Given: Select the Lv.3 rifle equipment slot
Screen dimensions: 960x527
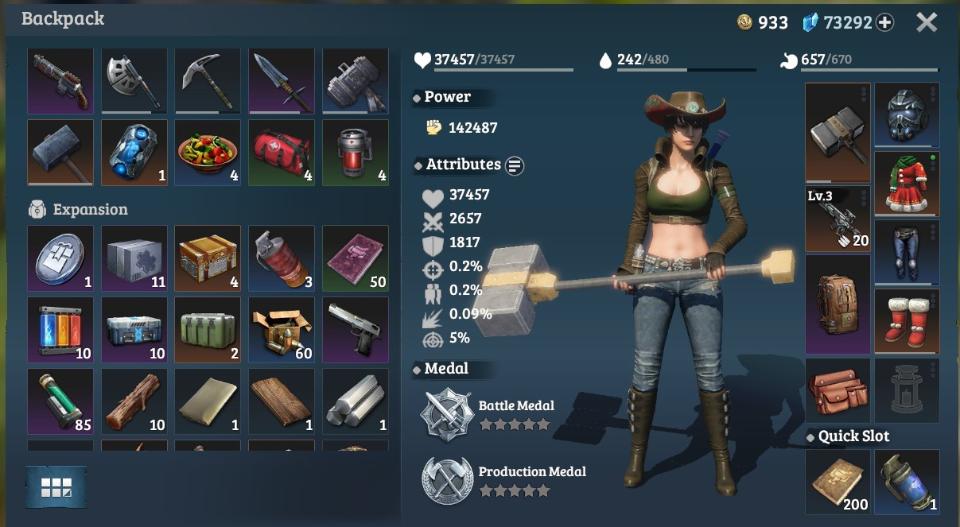Looking at the screenshot, I should coord(838,218).
